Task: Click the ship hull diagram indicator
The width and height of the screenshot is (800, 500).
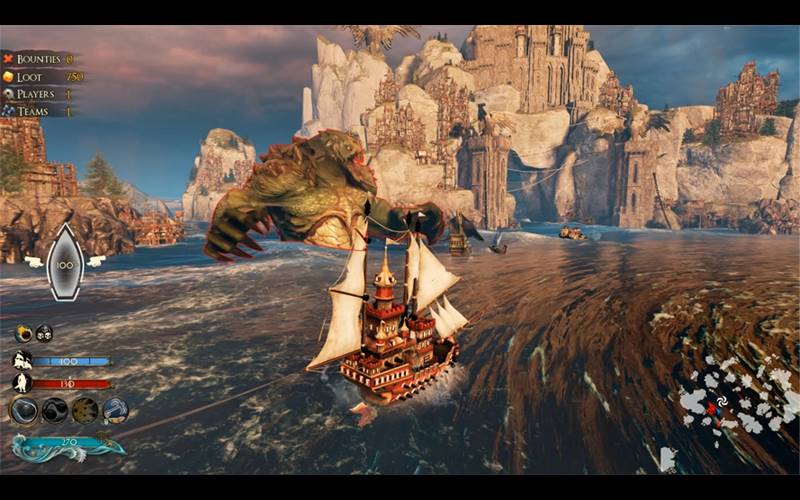Action: (66, 261)
